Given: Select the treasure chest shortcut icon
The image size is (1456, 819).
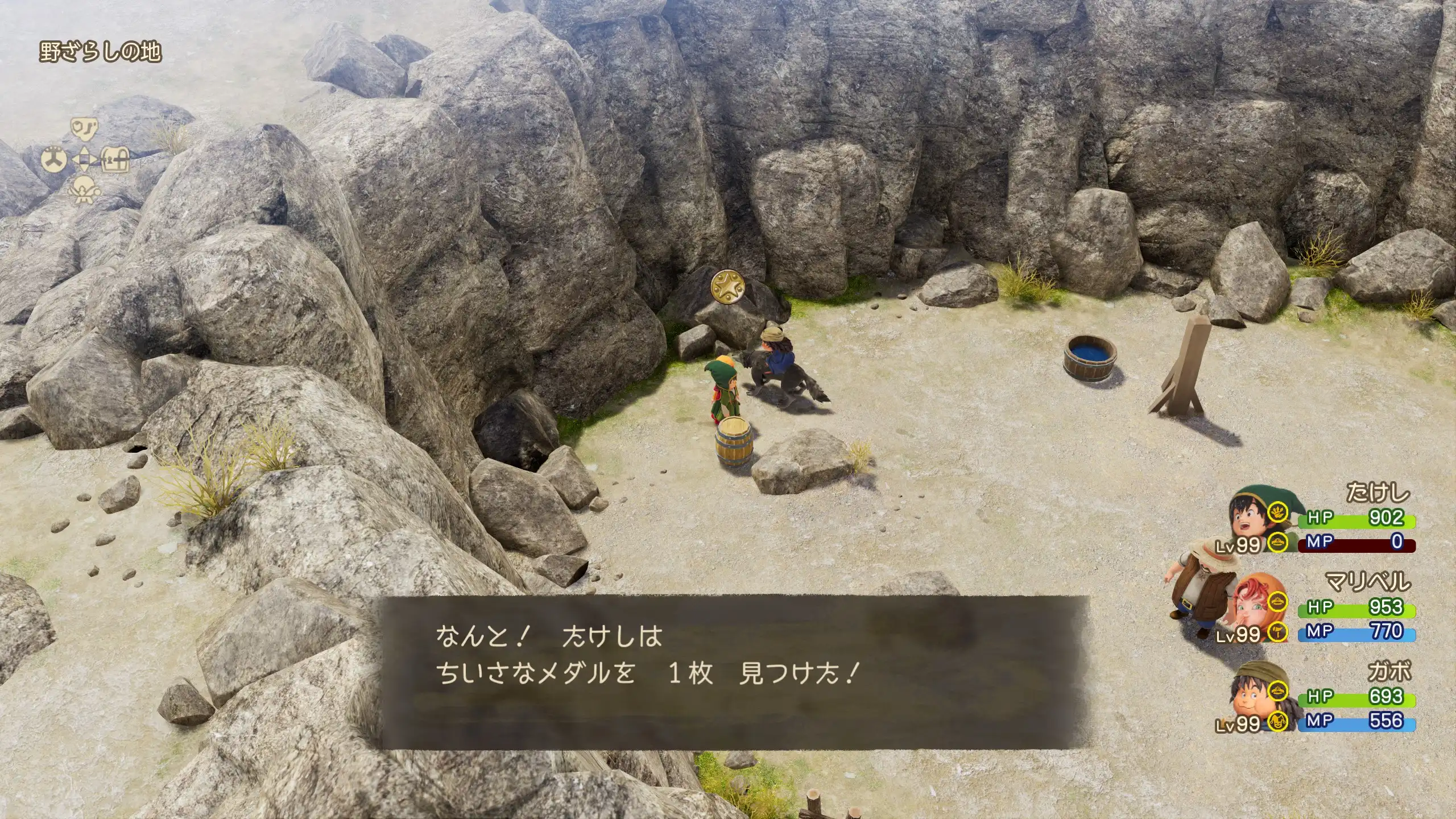Looking at the screenshot, I should click(115, 159).
